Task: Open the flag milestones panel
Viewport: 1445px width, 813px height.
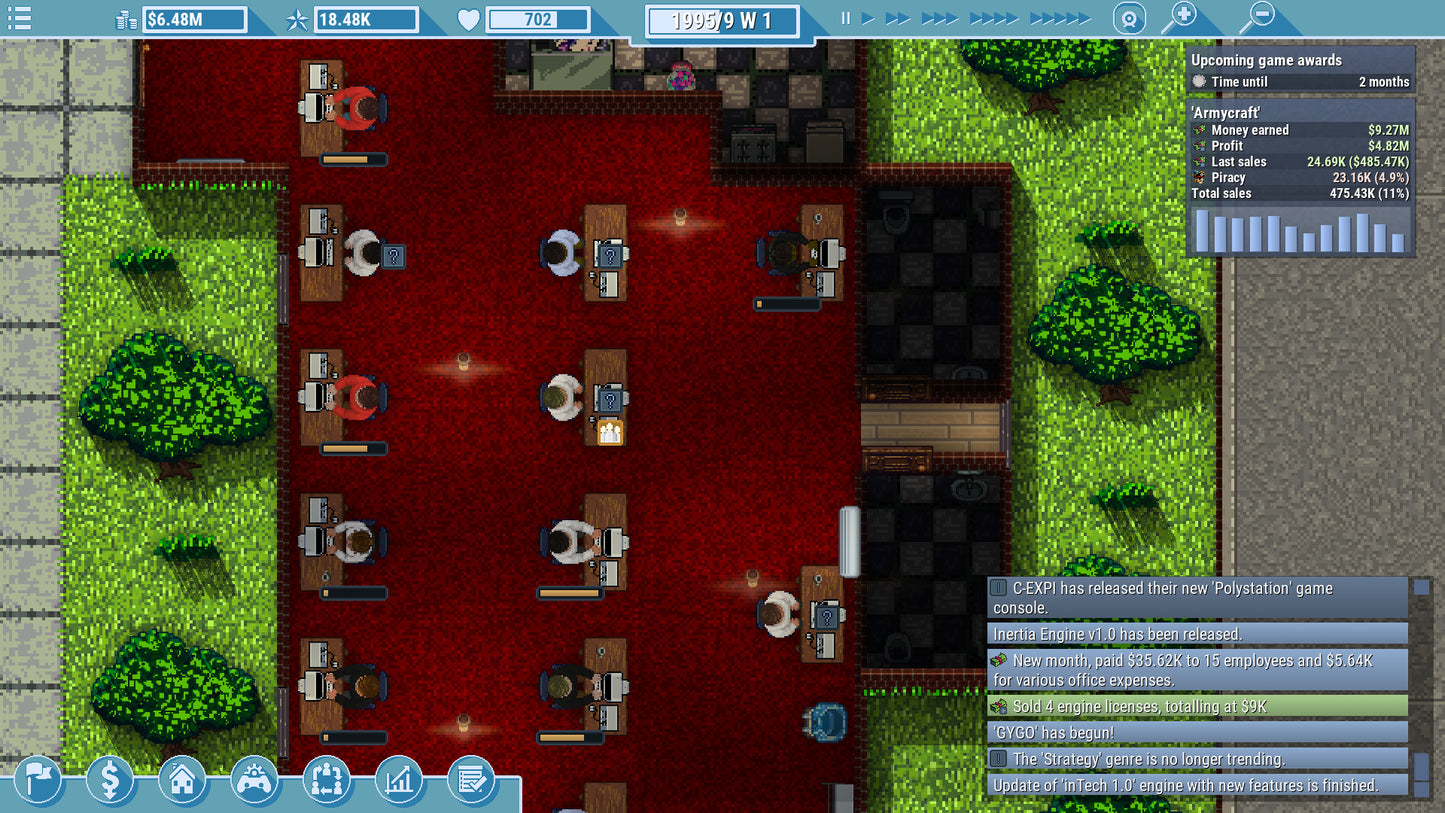Action: pyautogui.click(x=39, y=781)
